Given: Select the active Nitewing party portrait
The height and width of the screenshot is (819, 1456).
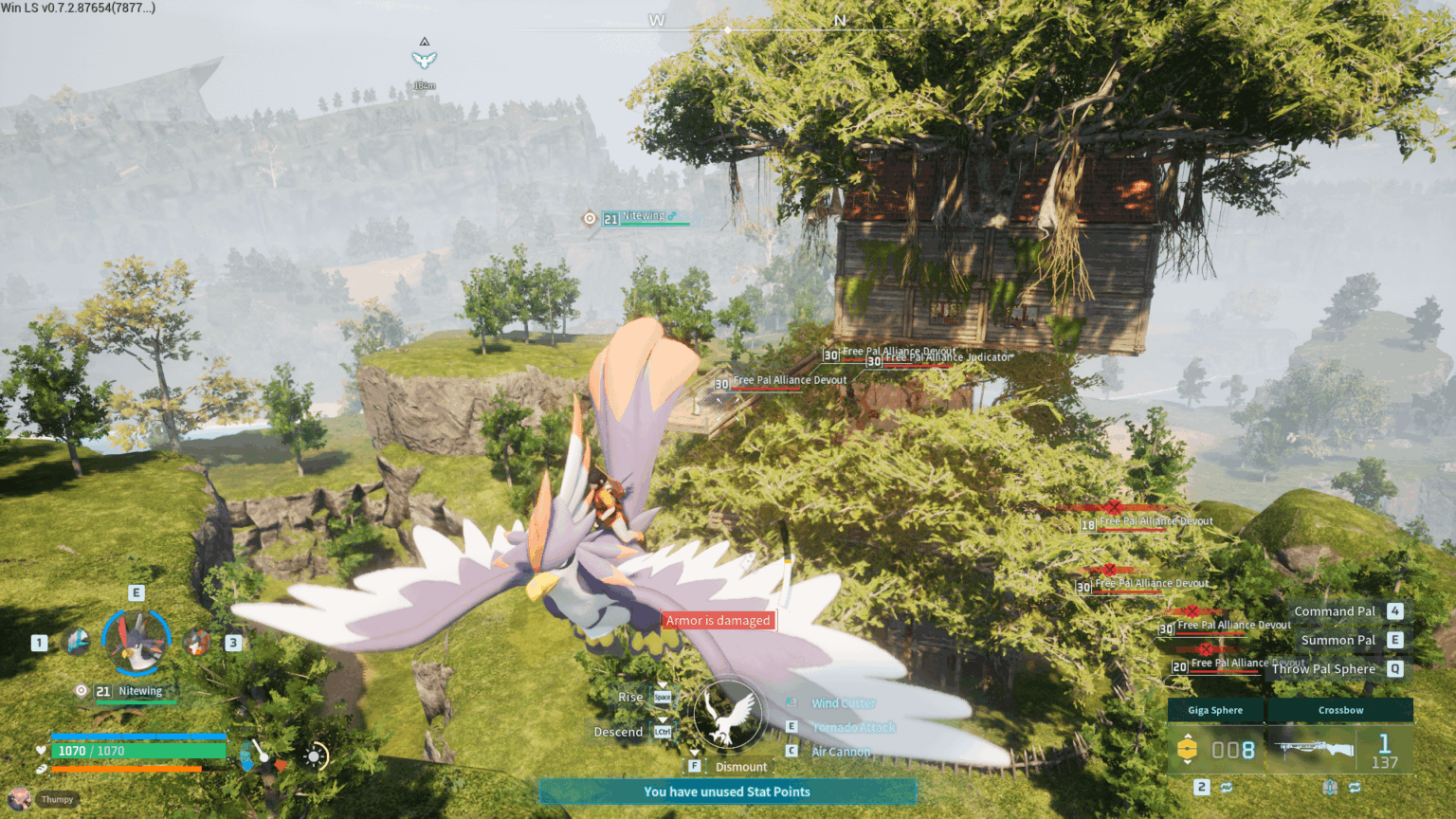Looking at the screenshot, I should pos(136,642).
